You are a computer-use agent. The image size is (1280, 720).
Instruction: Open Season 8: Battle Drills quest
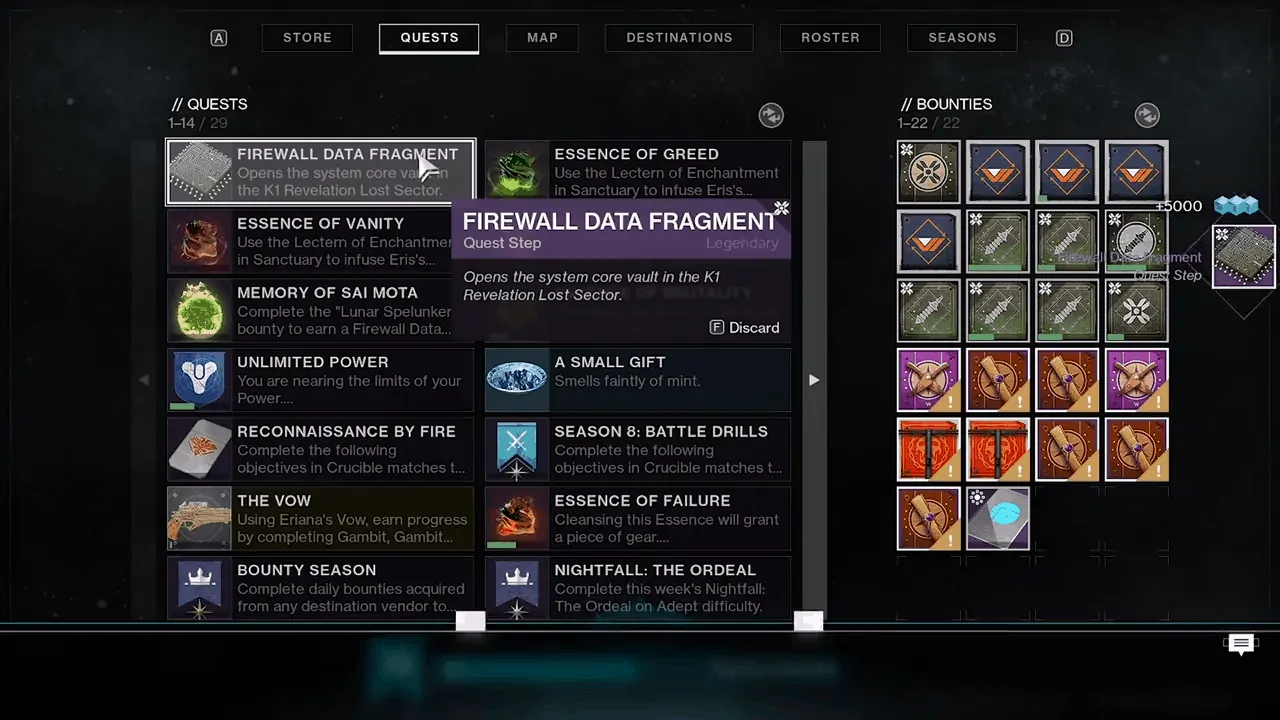637,448
